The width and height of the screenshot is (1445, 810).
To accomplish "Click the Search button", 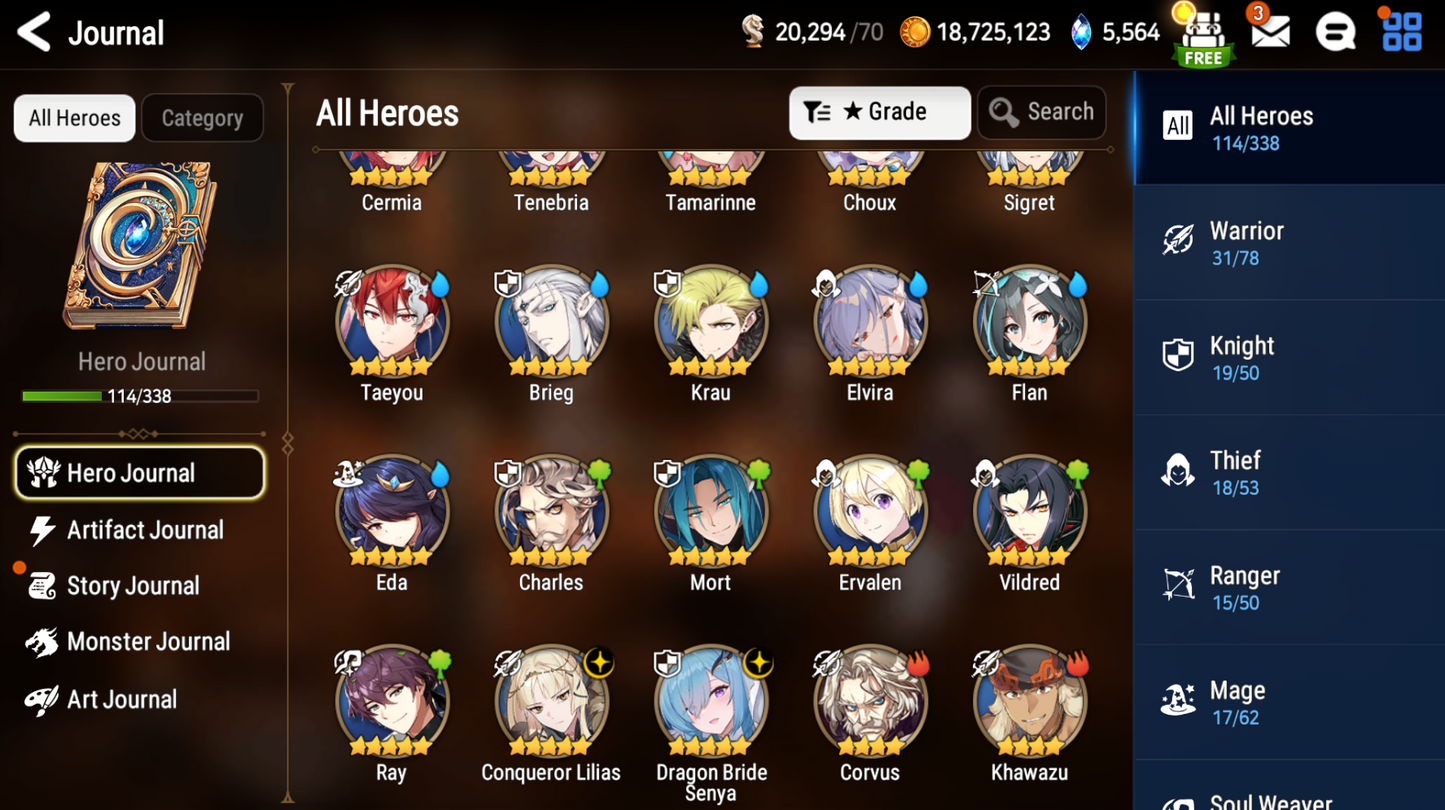I will (1041, 112).
